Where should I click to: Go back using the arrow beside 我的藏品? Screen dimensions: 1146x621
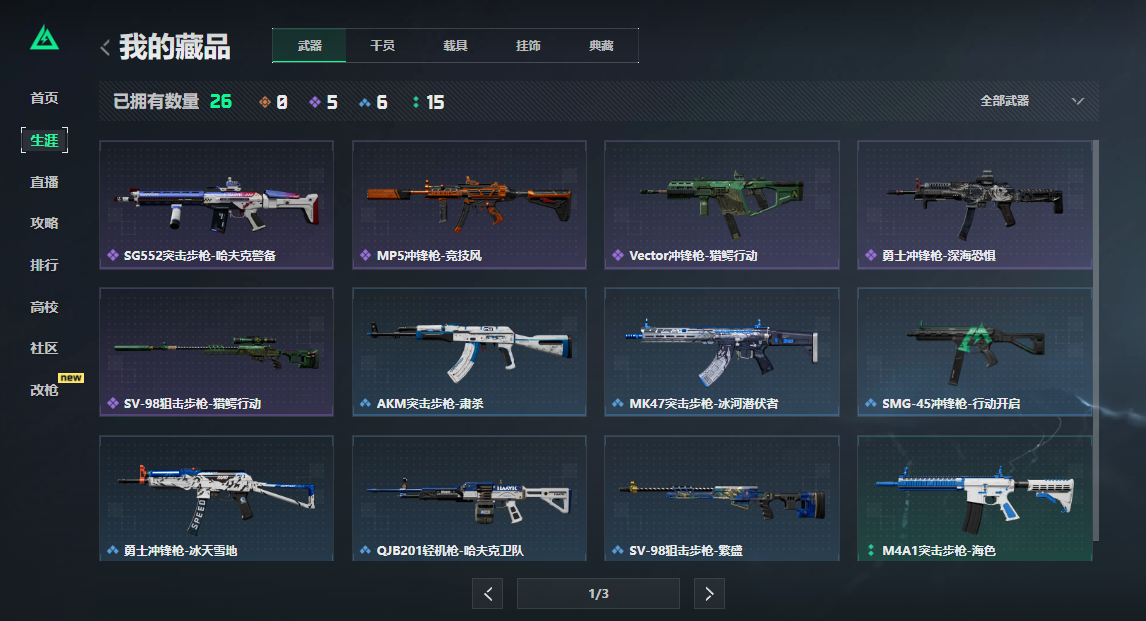[105, 47]
